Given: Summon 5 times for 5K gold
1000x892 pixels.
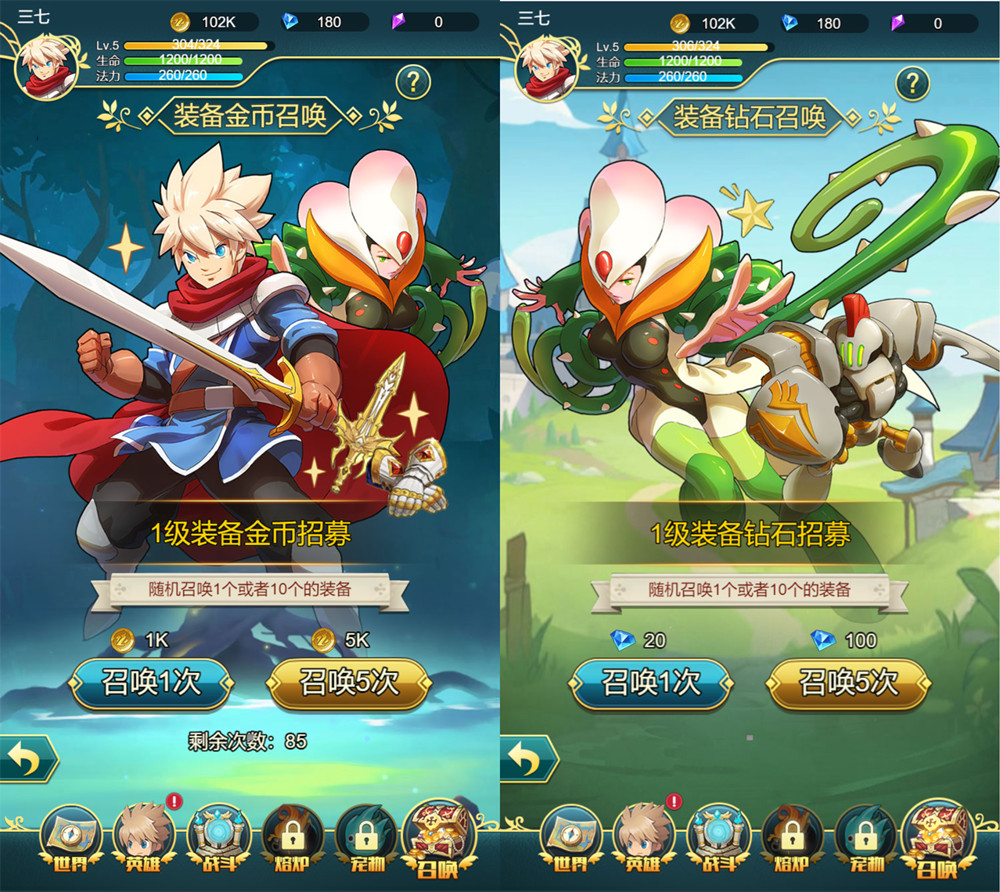Looking at the screenshot, I should click(349, 683).
